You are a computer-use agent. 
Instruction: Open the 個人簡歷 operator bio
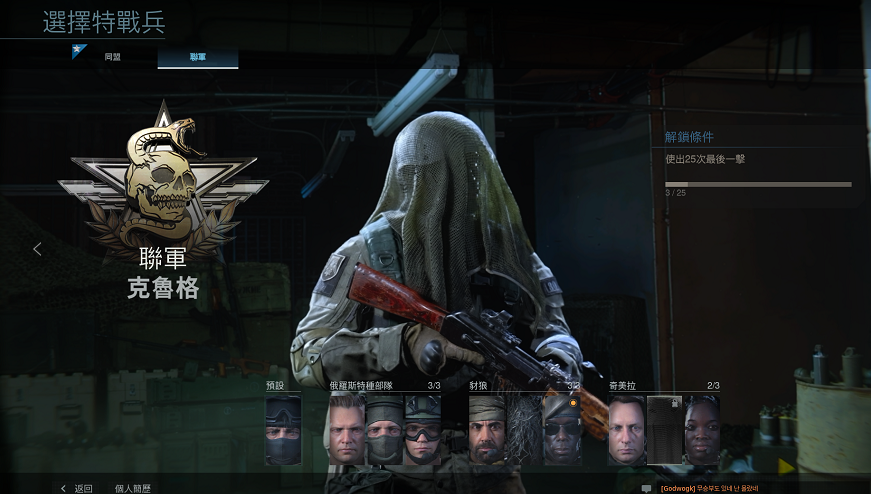132,488
